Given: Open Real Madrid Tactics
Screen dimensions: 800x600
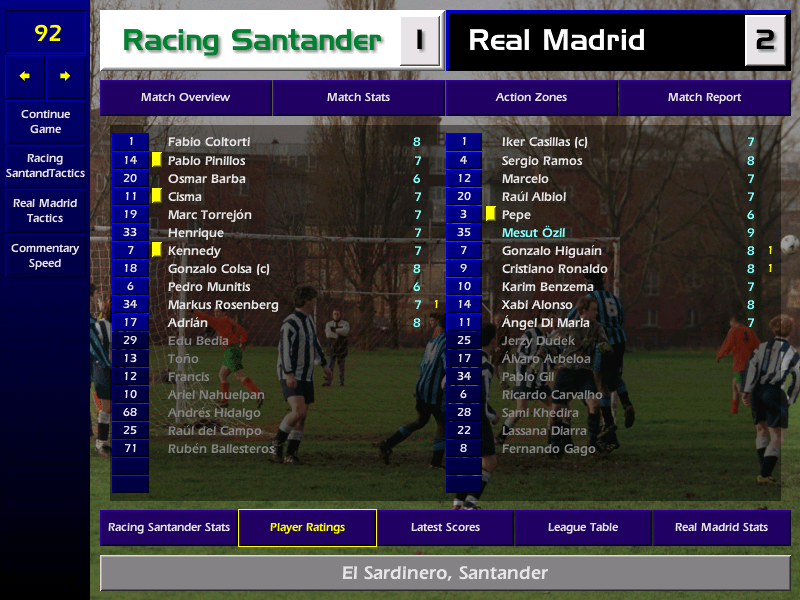Looking at the screenshot, I should (x=45, y=211).
